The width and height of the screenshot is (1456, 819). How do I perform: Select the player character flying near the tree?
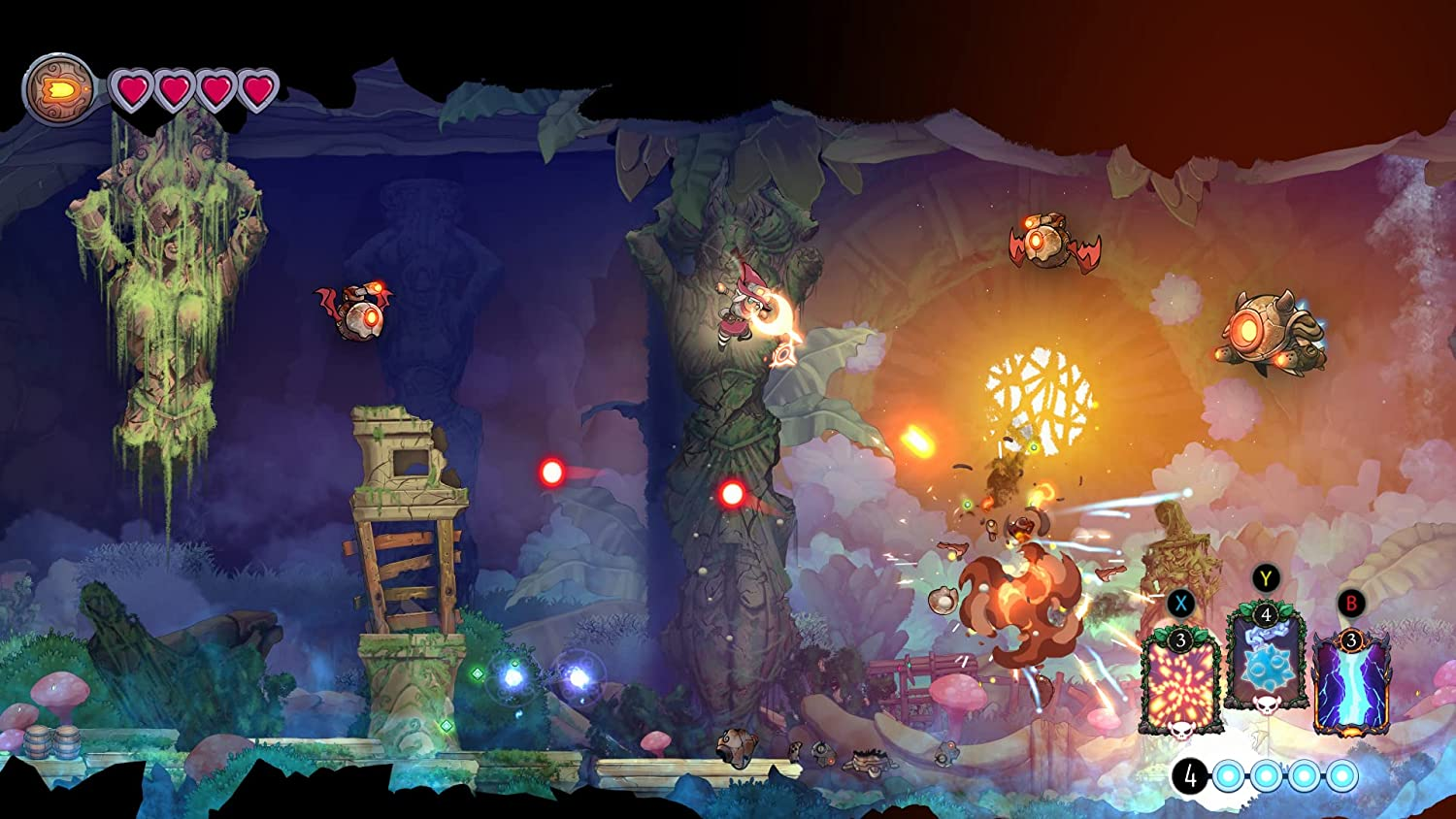click(x=740, y=311)
